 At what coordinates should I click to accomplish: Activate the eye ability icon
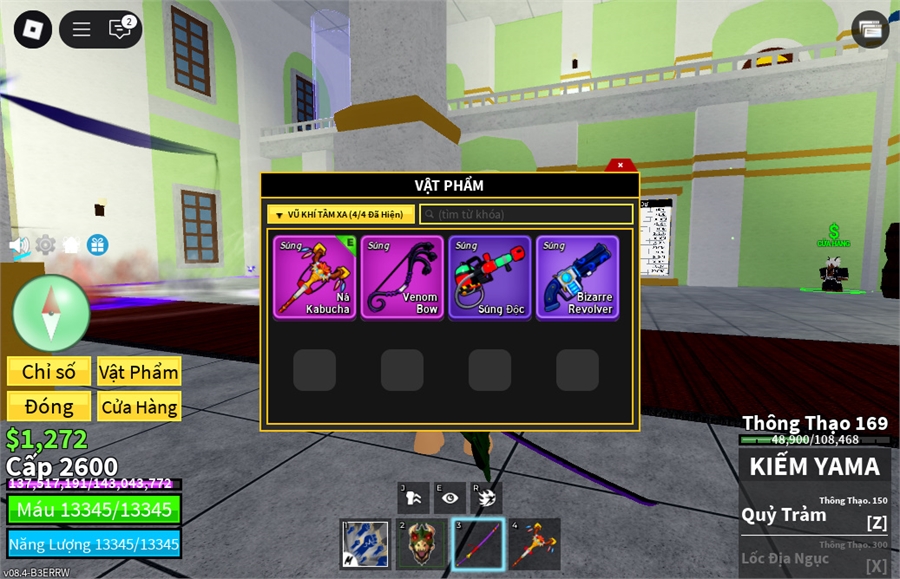pos(449,497)
